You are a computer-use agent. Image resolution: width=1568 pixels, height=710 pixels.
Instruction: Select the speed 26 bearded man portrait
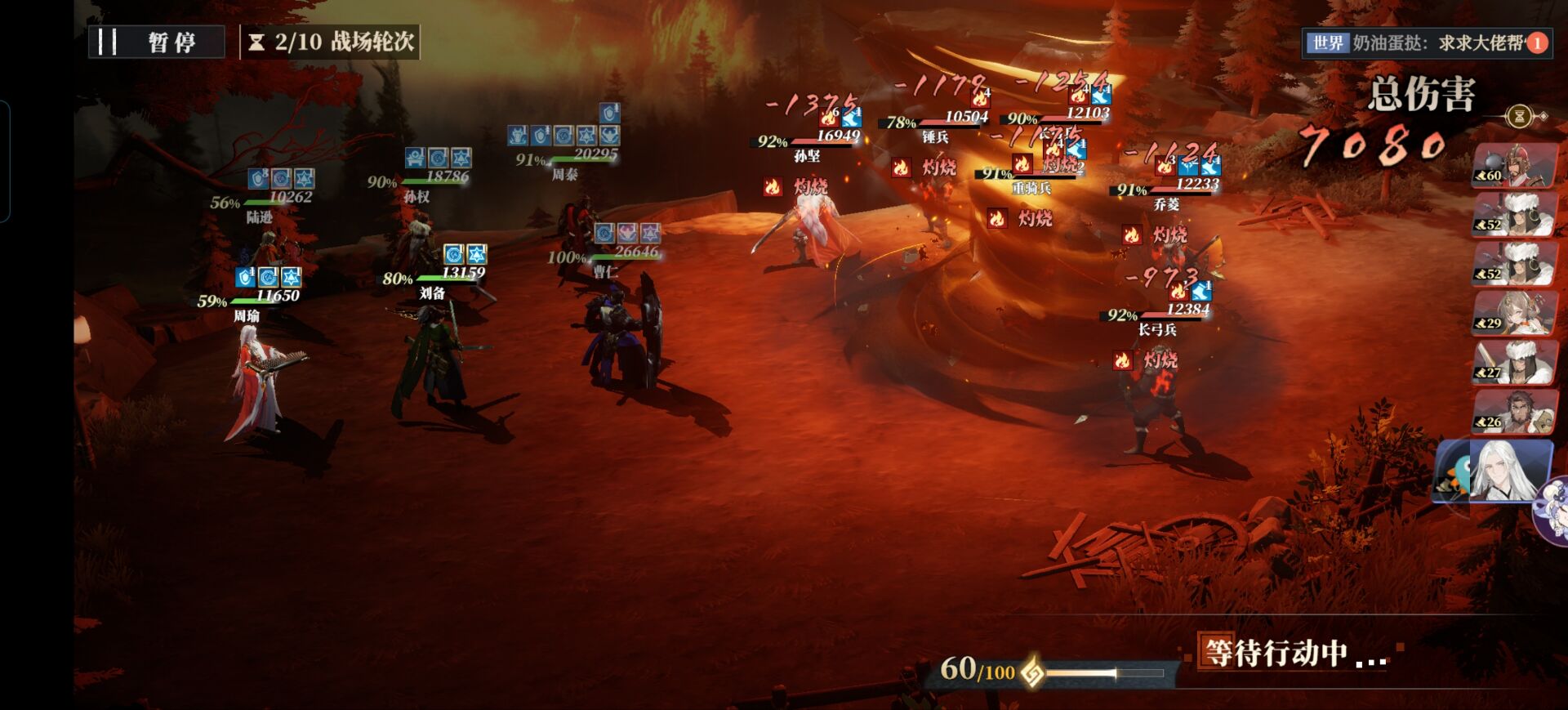[x=1513, y=411]
